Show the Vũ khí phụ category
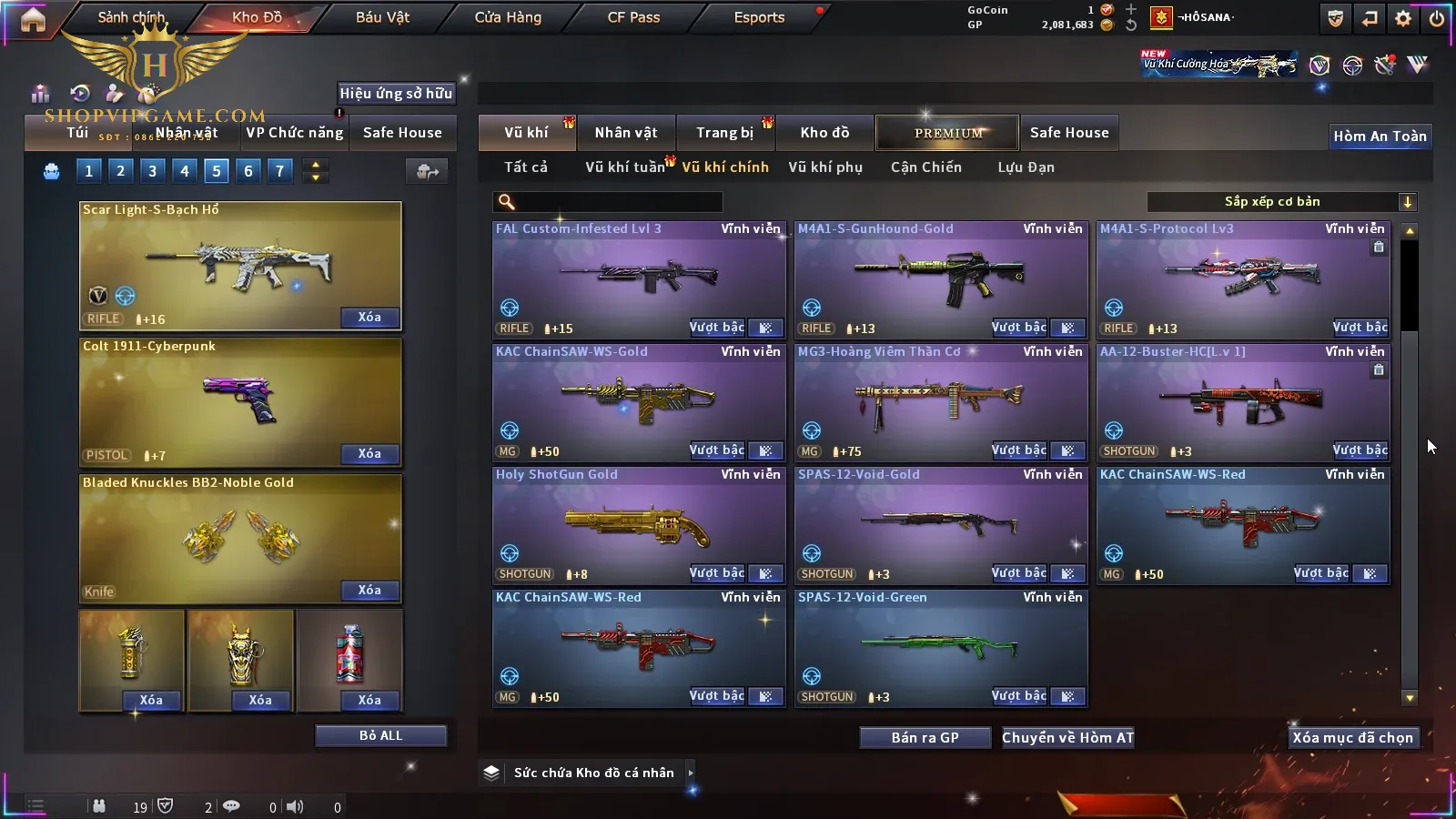The image size is (1456, 819). tap(824, 167)
